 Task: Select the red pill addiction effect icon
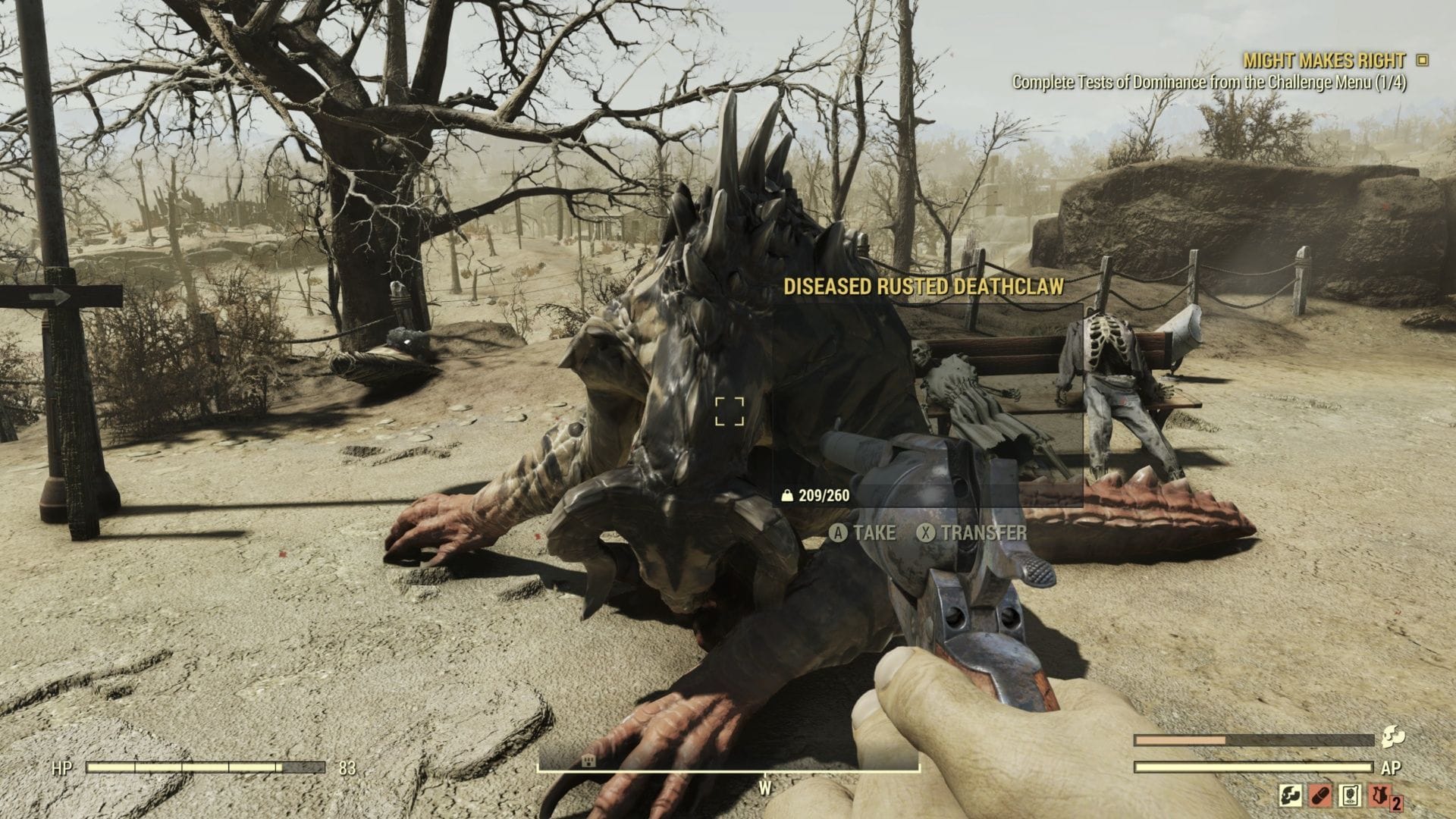point(1322,796)
